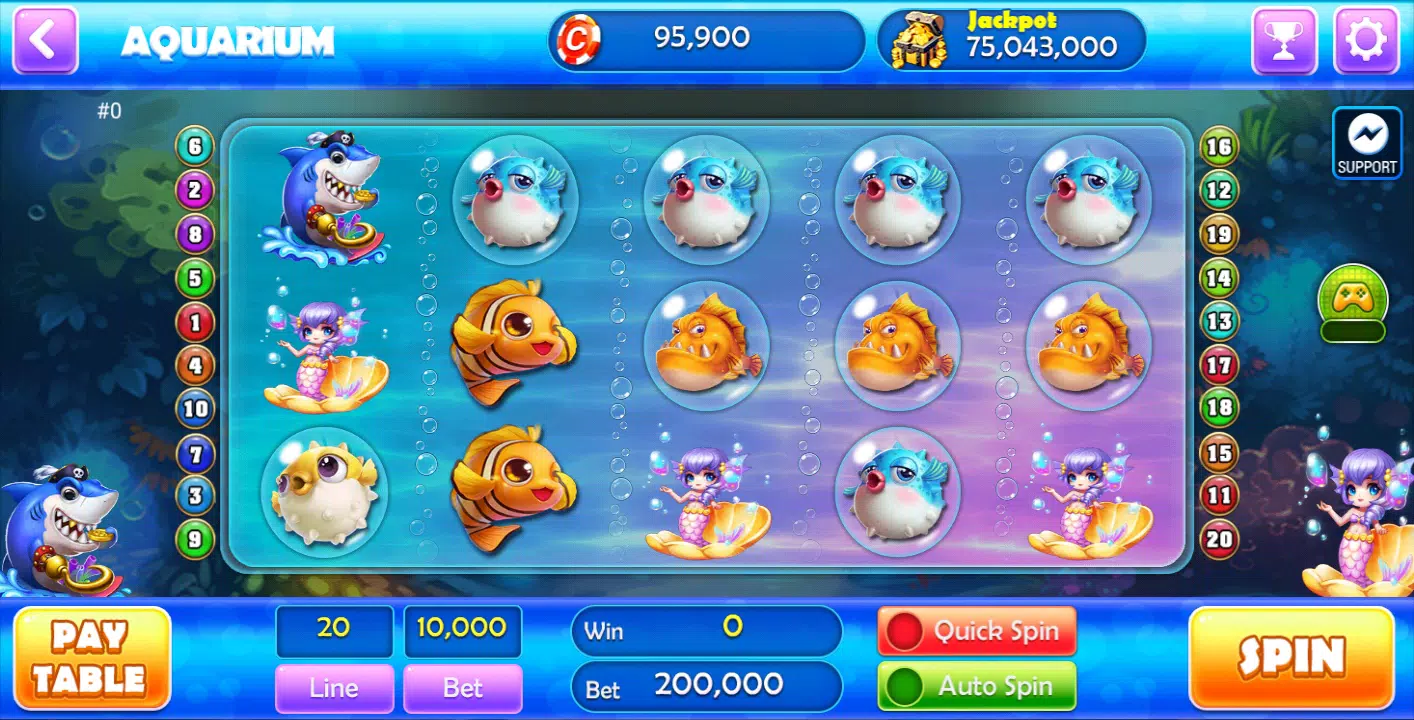Viewport: 1414px width, 720px height.
Task: Toggle the red Quick Spin indicator light
Action: (x=907, y=629)
